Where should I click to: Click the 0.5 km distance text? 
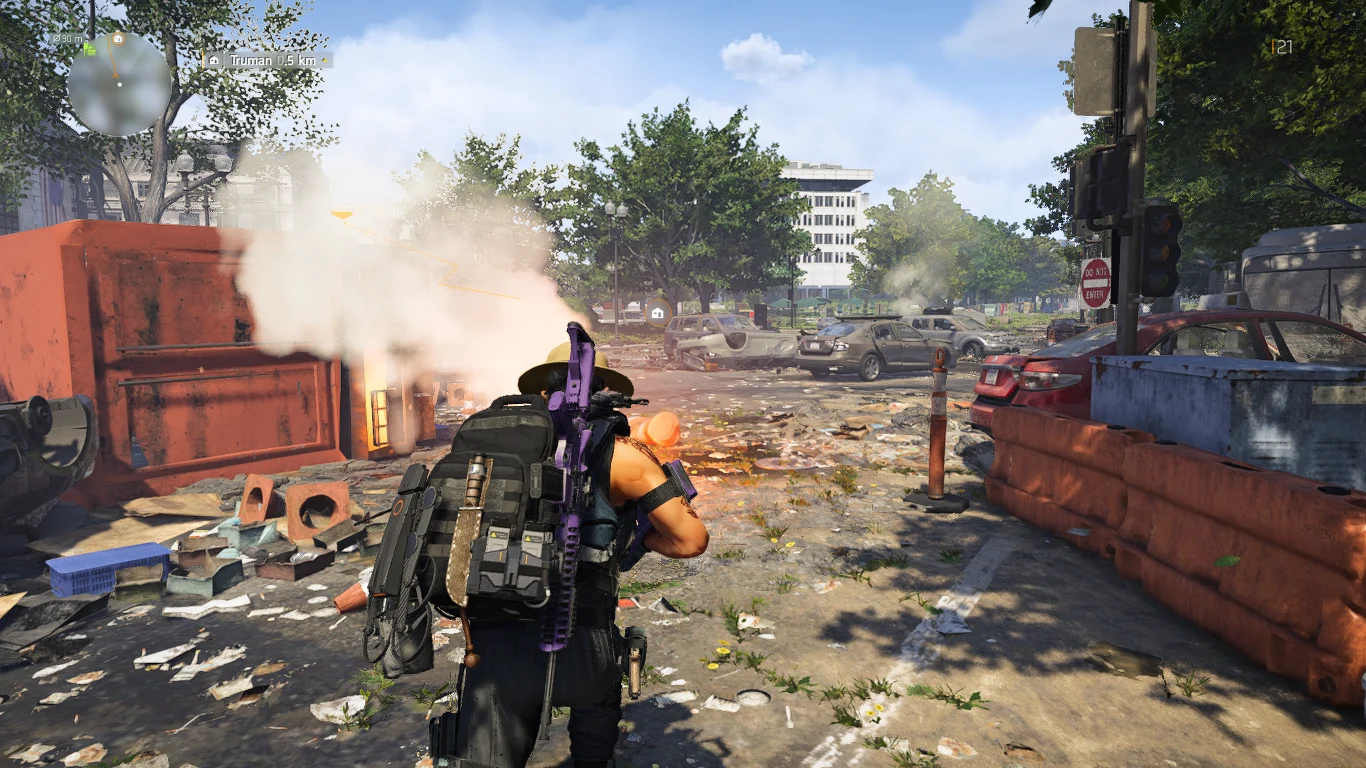coord(298,61)
